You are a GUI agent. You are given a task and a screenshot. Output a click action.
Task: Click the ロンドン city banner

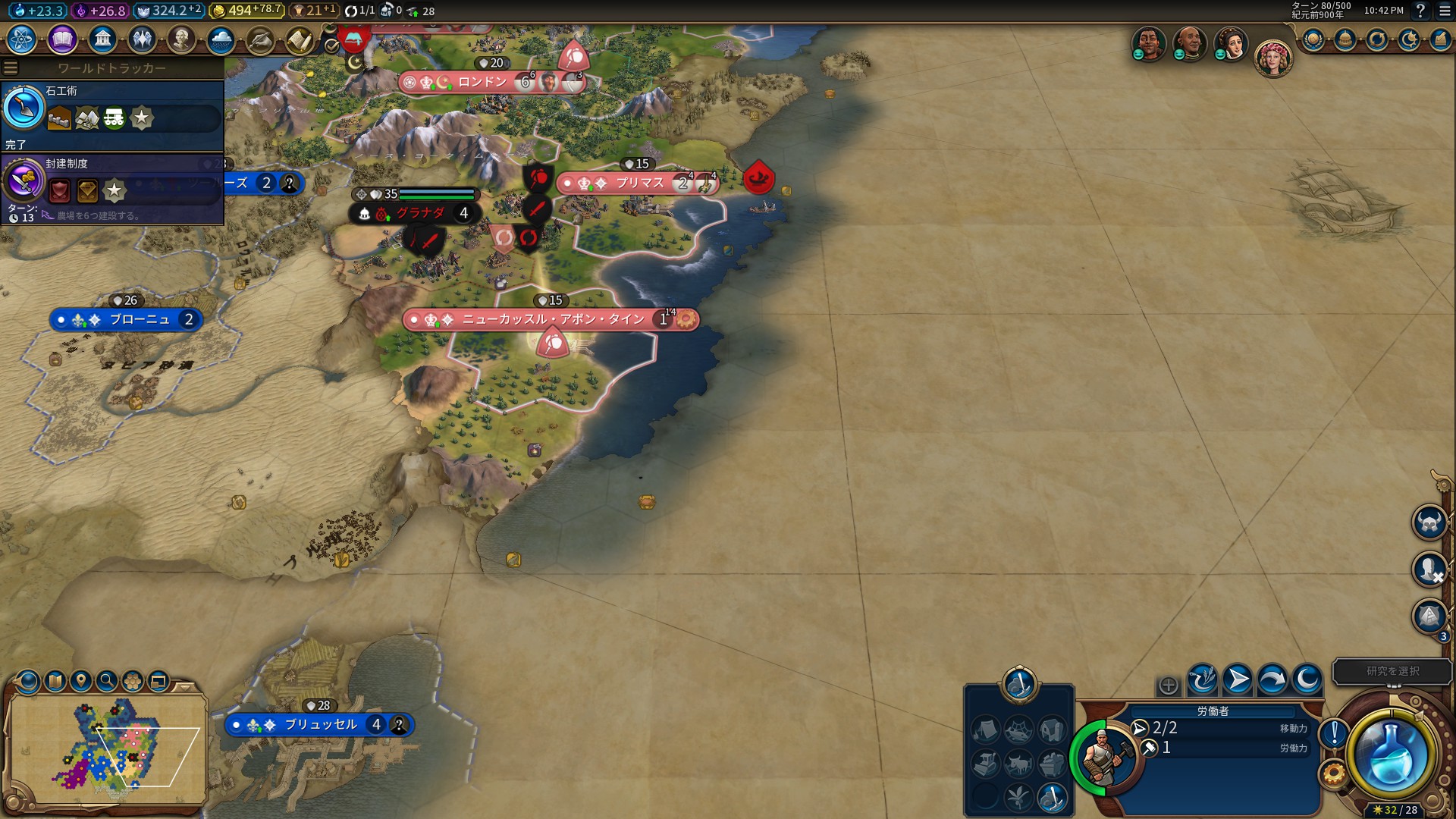click(482, 82)
